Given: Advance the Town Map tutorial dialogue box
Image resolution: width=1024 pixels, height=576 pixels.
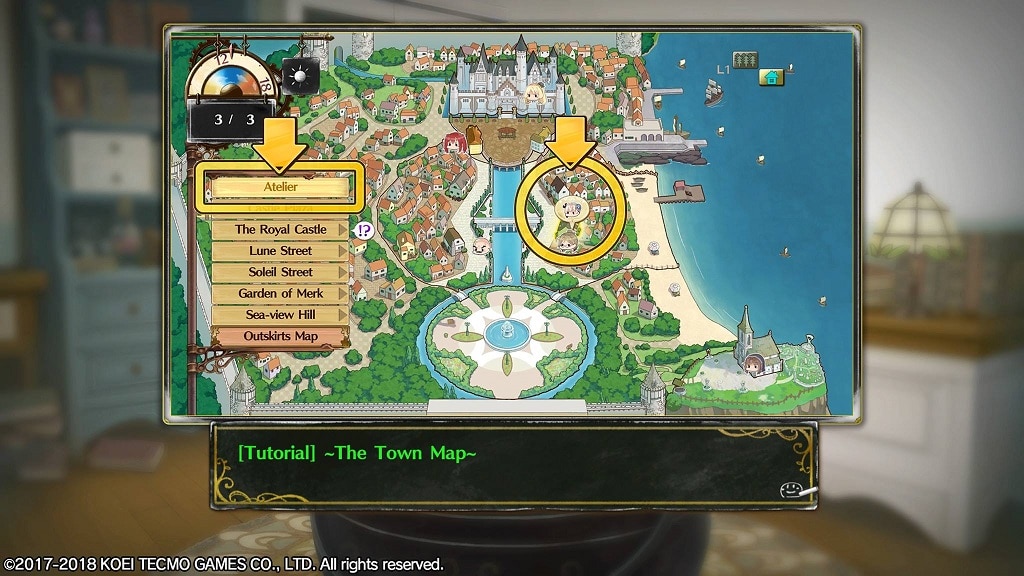Looking at the screenshot, I should 514,464.
